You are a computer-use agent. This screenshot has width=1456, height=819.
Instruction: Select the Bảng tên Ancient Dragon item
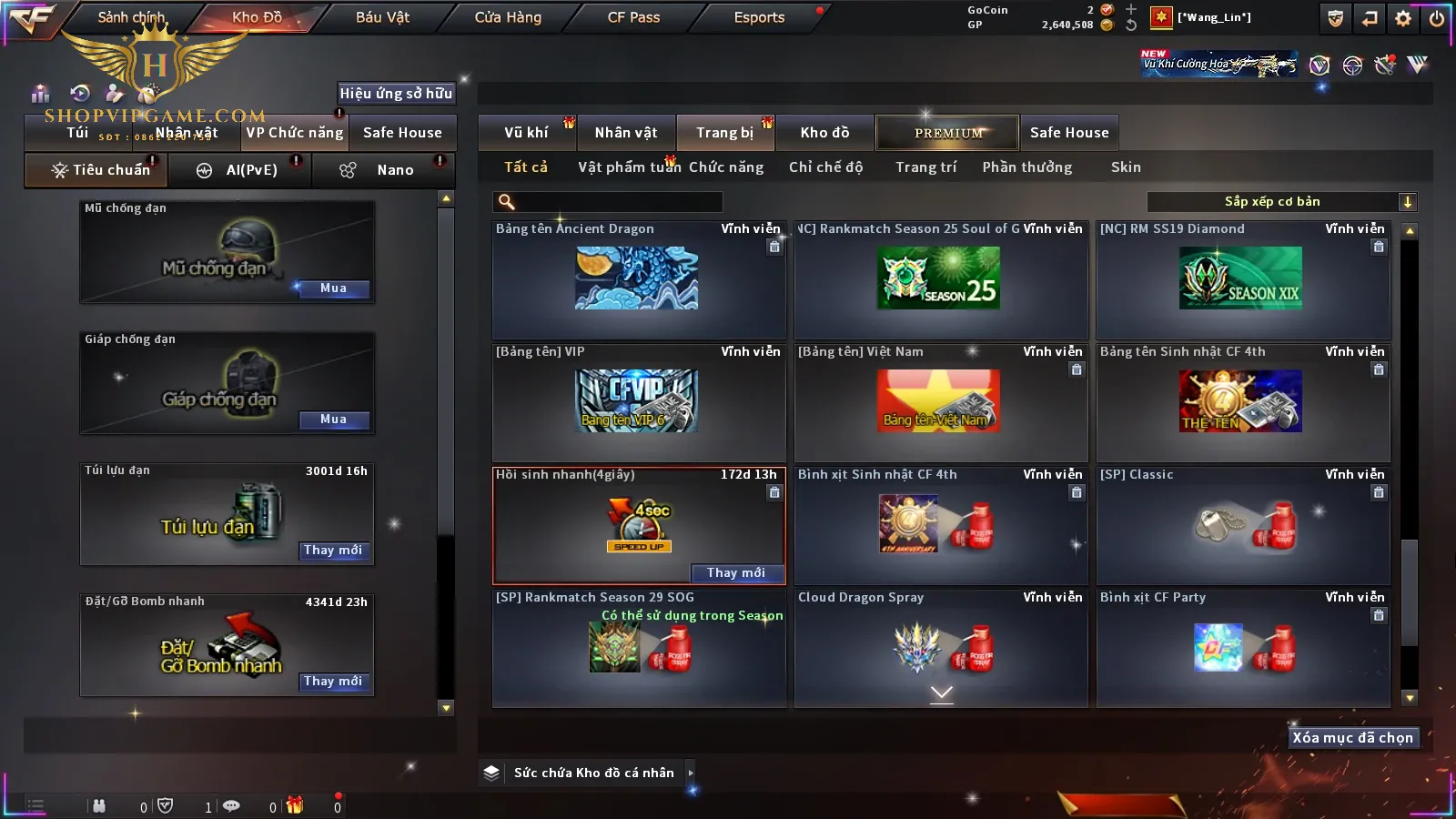coord(637,280)
